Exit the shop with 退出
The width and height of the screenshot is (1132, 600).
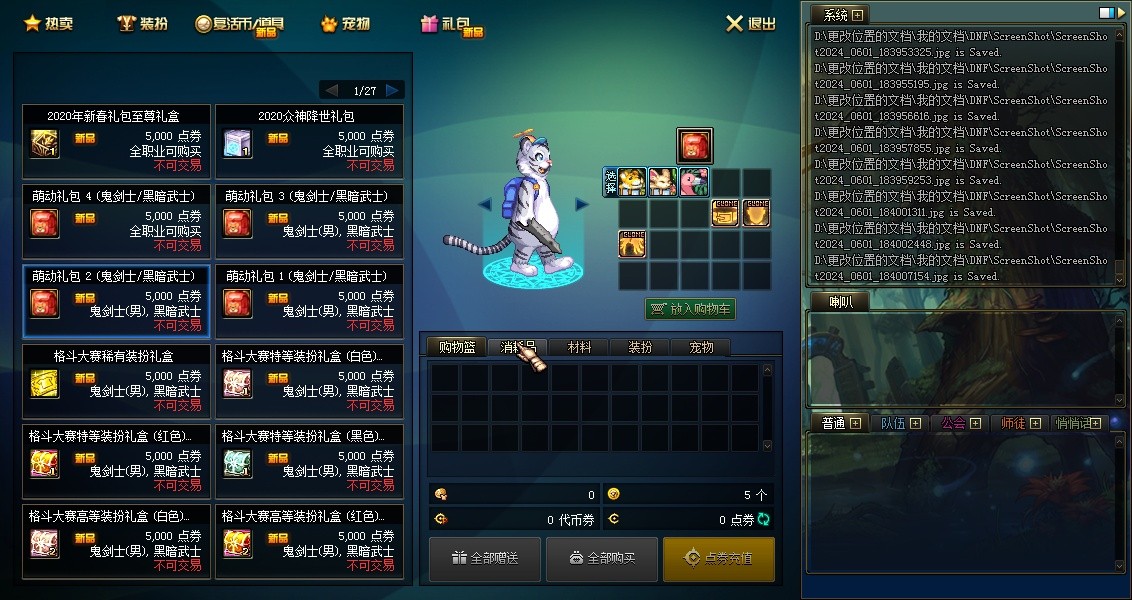[x=751, y=24]
